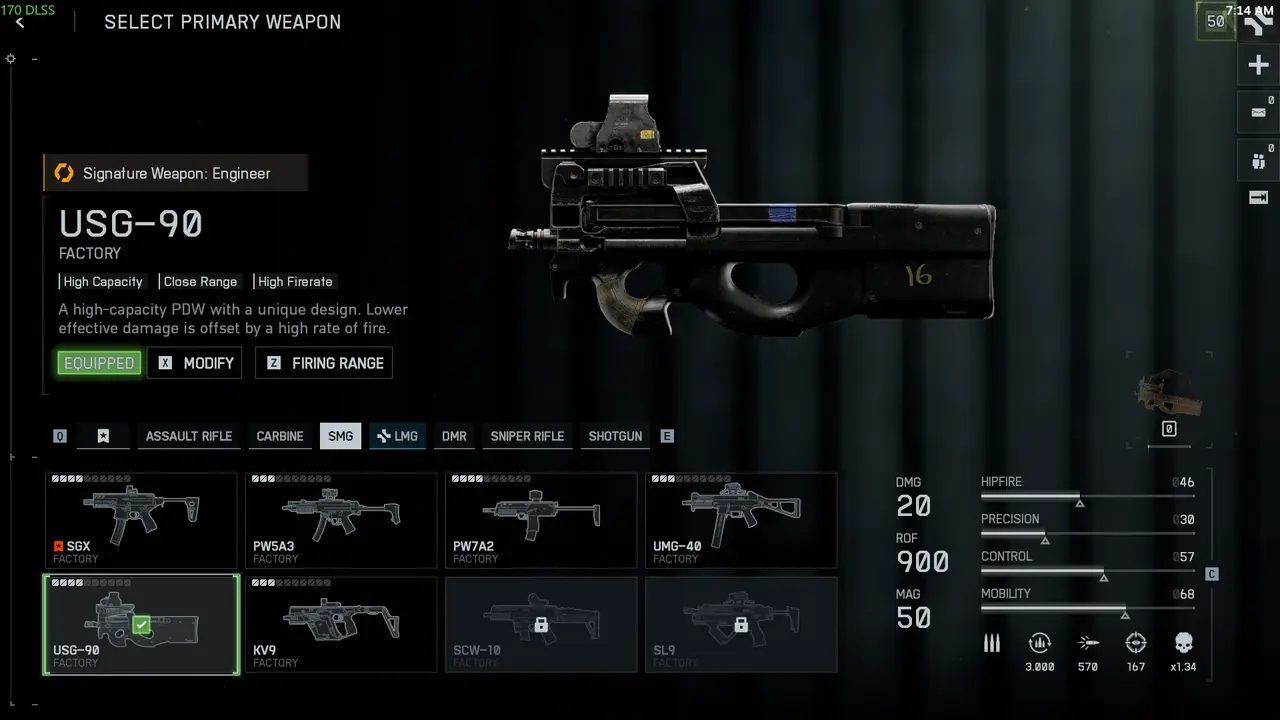
Task: Select the Shotgun tab
Action: (615, 436)
